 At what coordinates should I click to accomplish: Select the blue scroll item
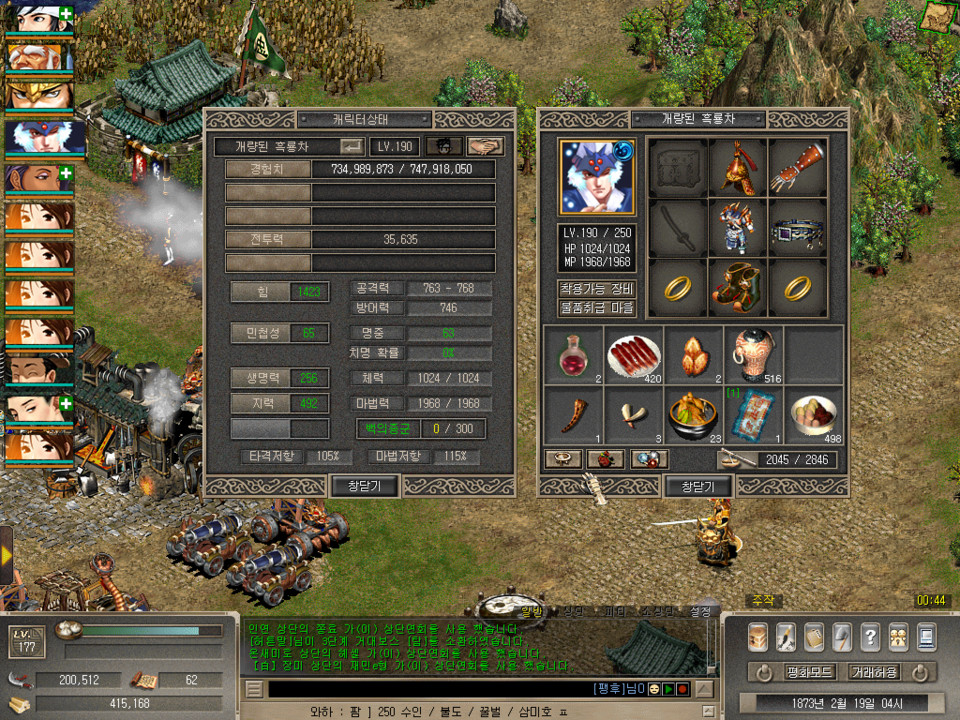click(753, 415)
